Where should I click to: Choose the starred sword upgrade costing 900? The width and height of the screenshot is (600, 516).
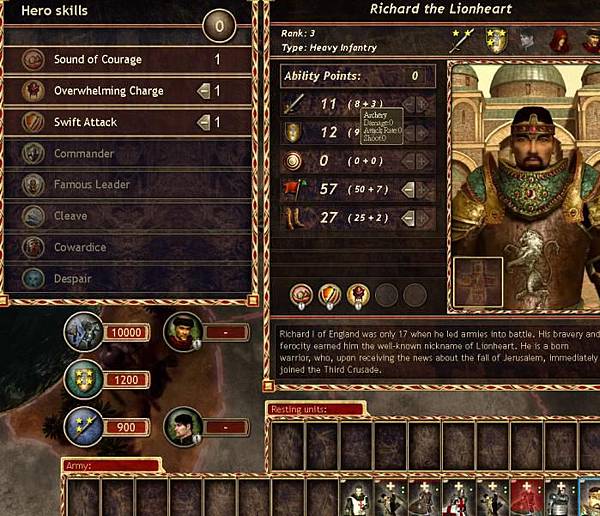pos(83,426)
